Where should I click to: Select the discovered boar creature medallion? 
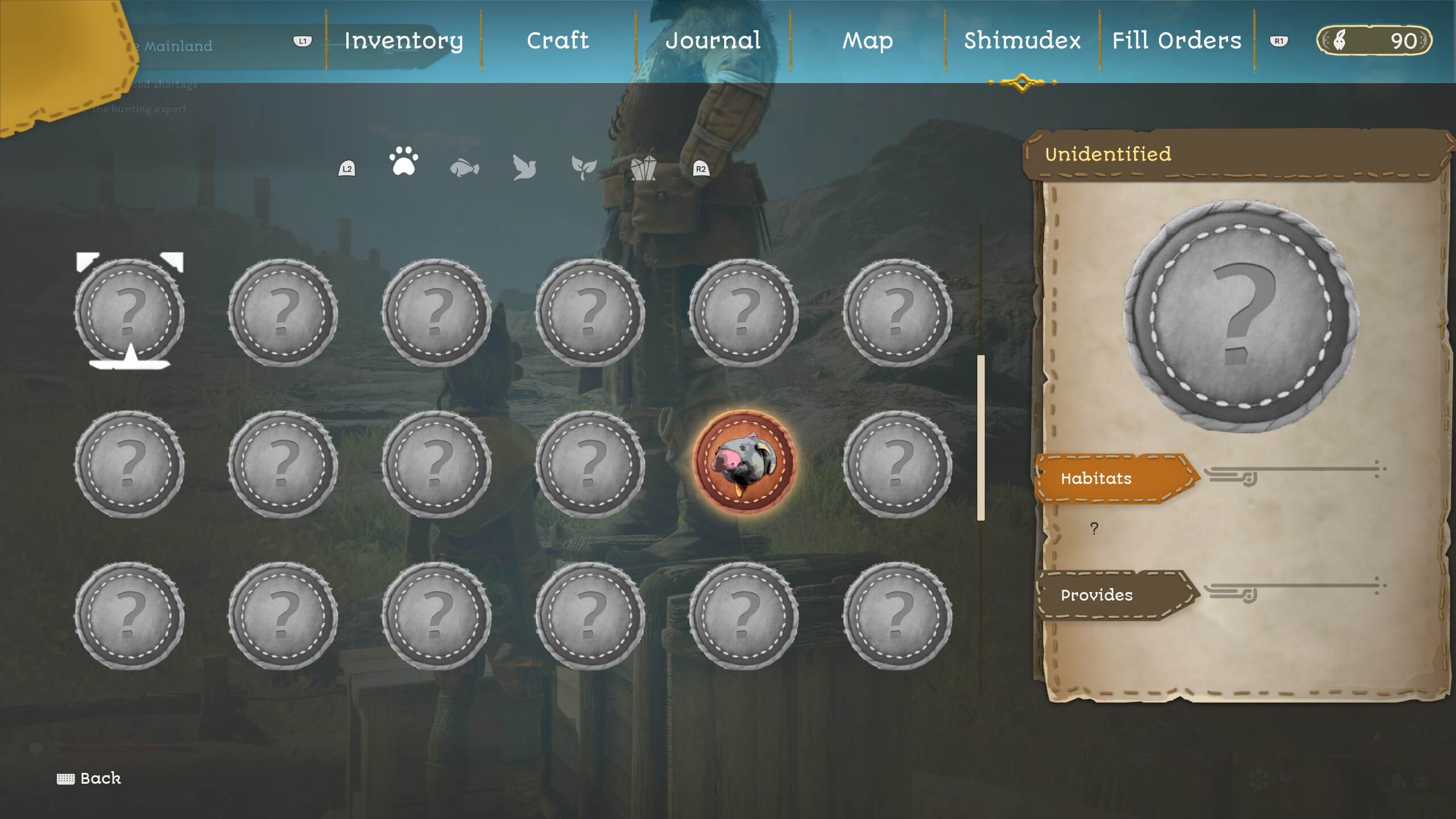[743, 462]
